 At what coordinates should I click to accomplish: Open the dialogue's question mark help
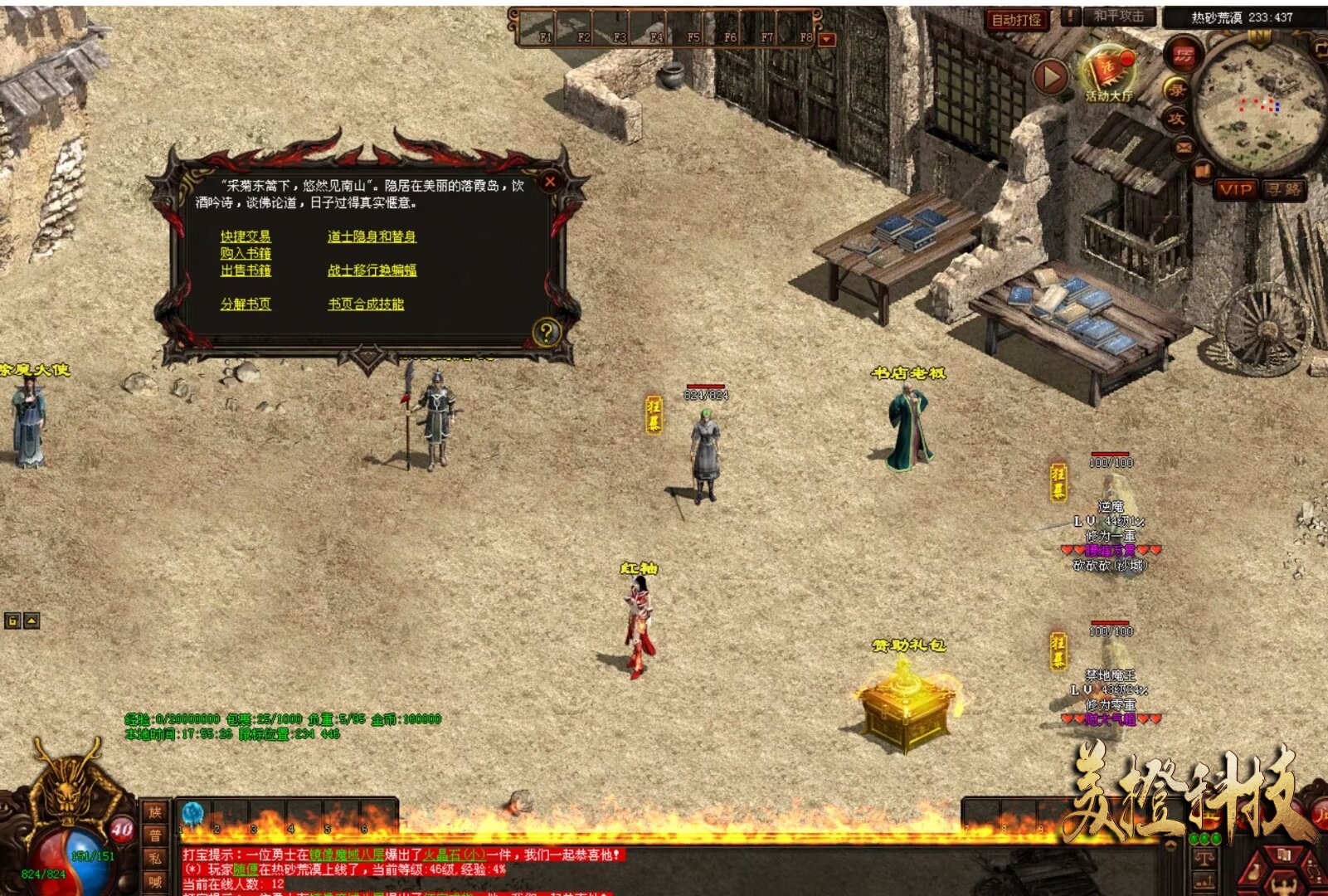546,333
